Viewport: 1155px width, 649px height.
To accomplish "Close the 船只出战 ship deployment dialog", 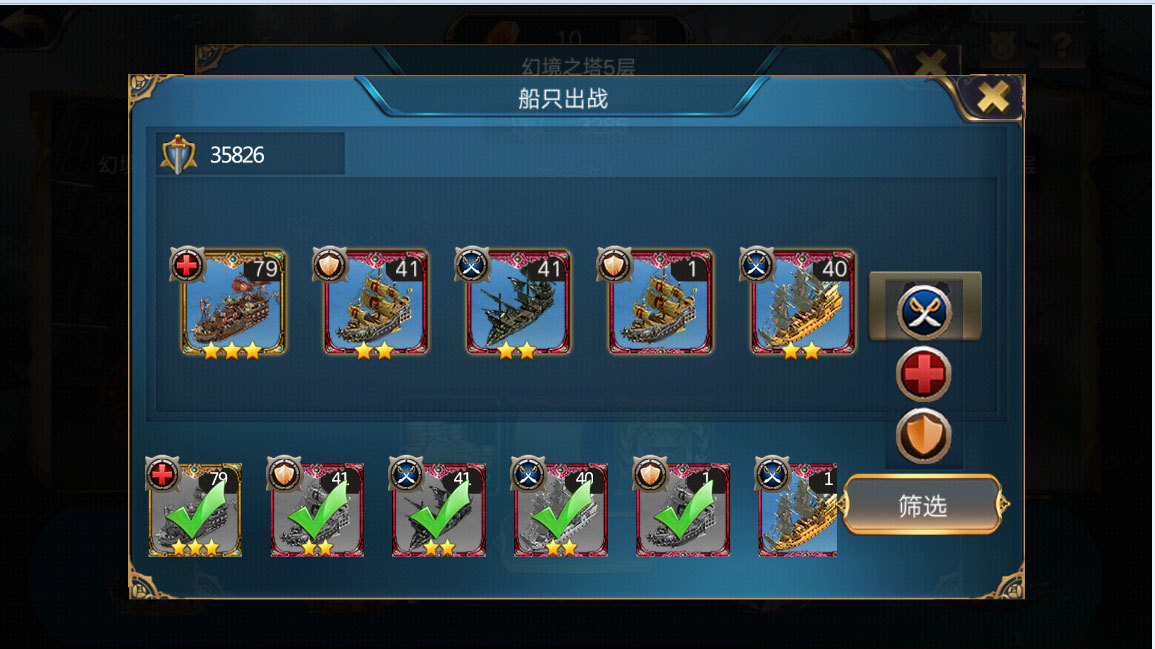I will click(992, 97).
